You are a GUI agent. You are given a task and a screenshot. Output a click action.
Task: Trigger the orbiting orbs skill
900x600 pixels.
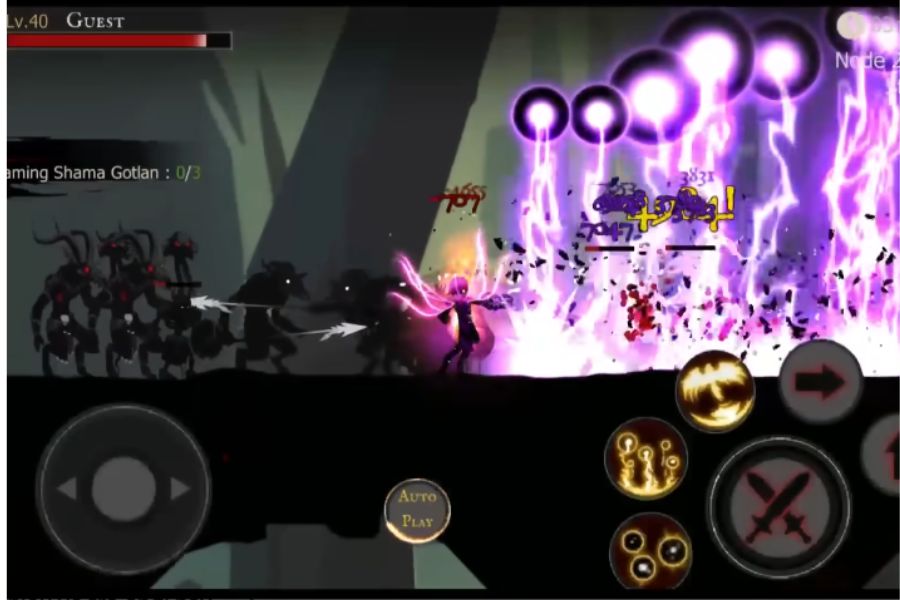(x=650, y=551)
